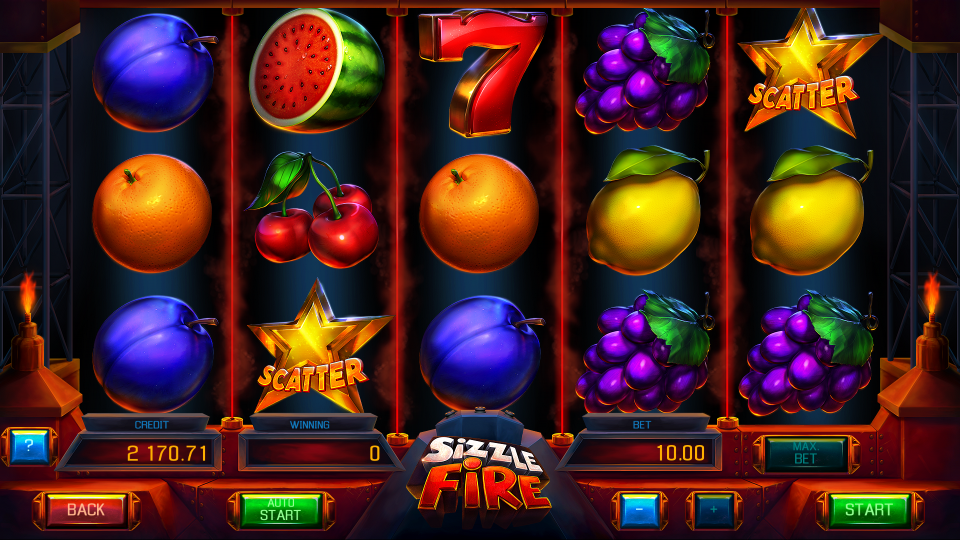Go back with the red BACK button
The width and height of the screenshot is (960, 540).
(86, 510)
